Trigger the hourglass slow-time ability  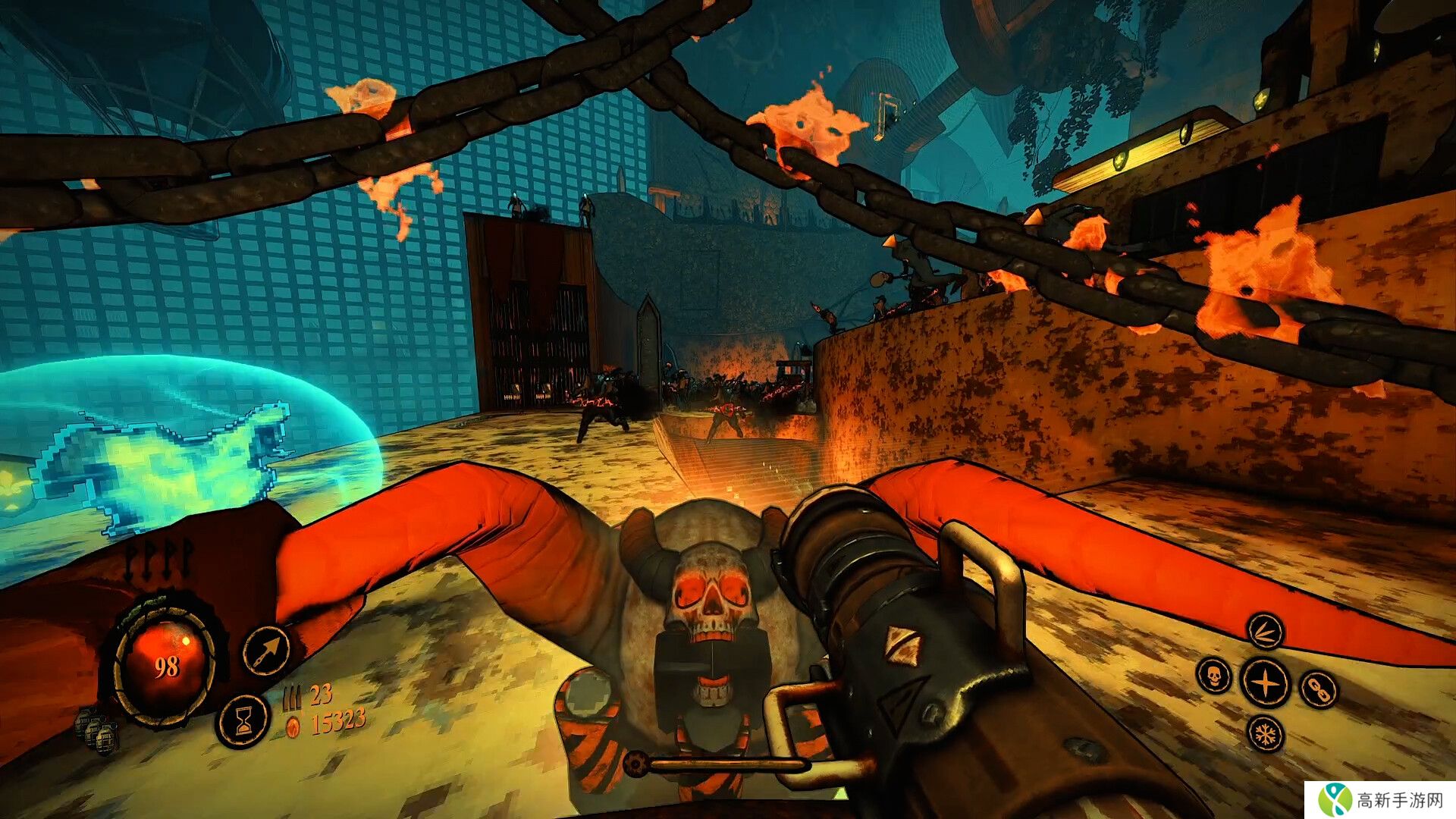[243, 719]
